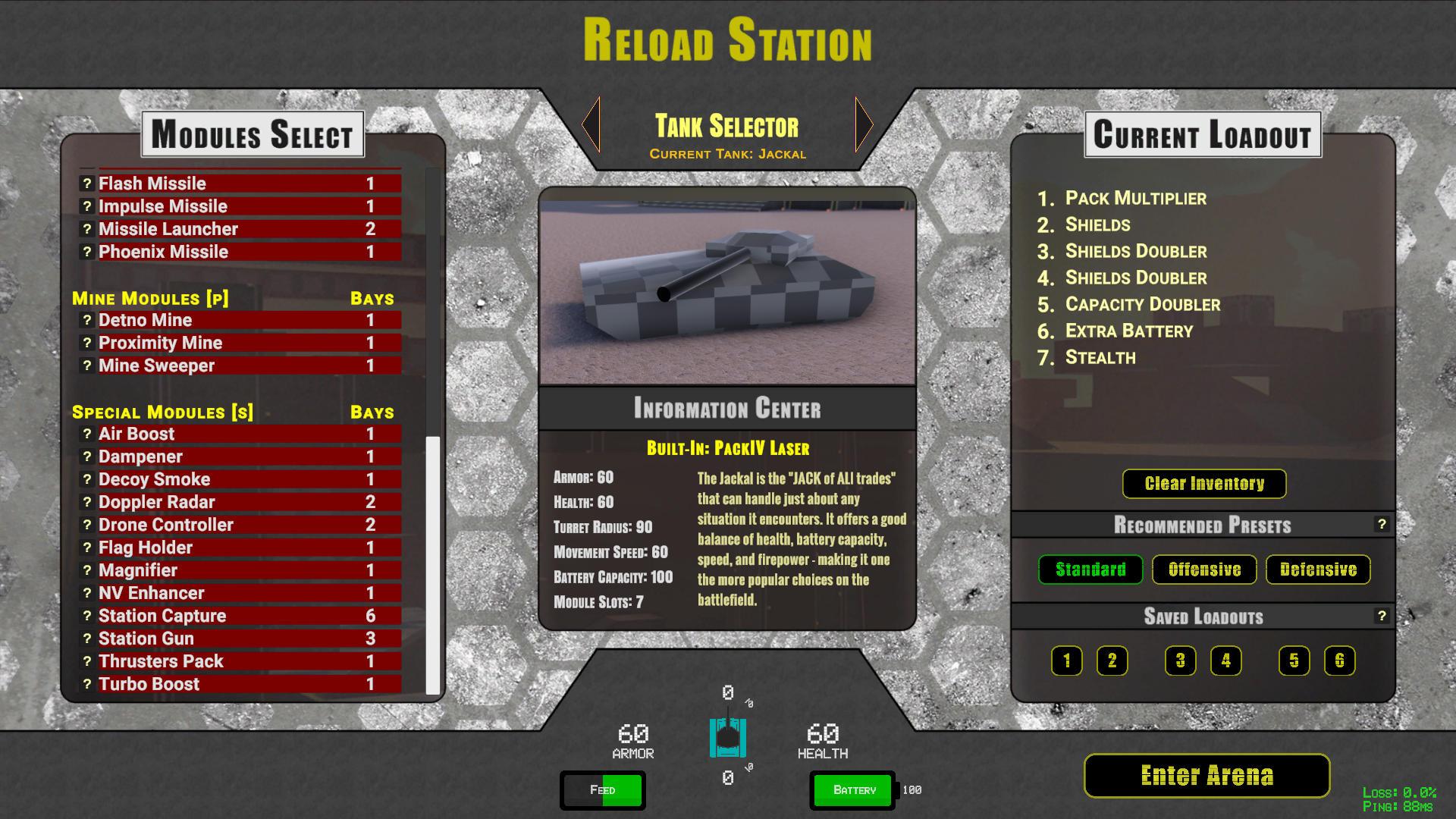
Task: Load saved loadout number 6
Action: [x=1339, y=661]
